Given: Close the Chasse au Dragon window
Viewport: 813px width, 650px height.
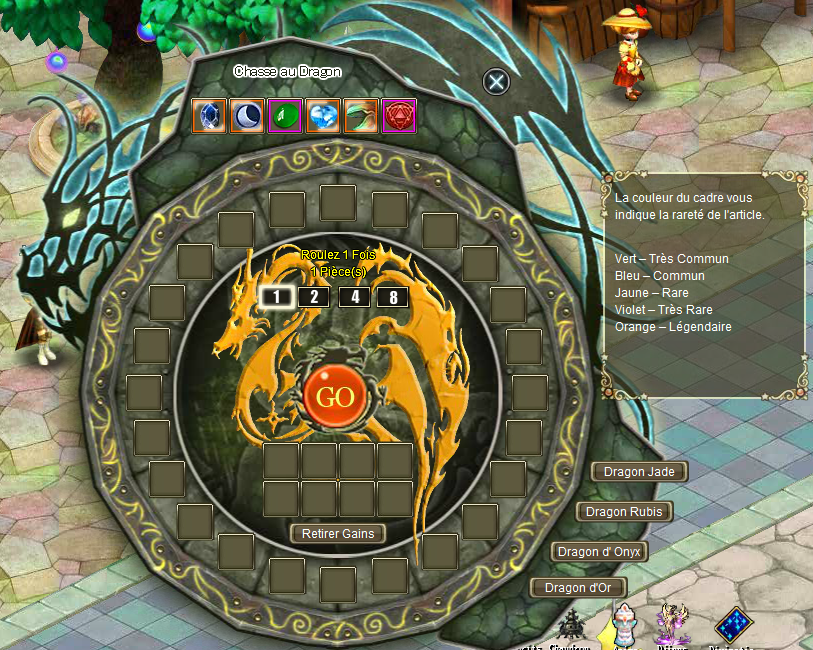Looking at the screenshot, I should 497,82.
